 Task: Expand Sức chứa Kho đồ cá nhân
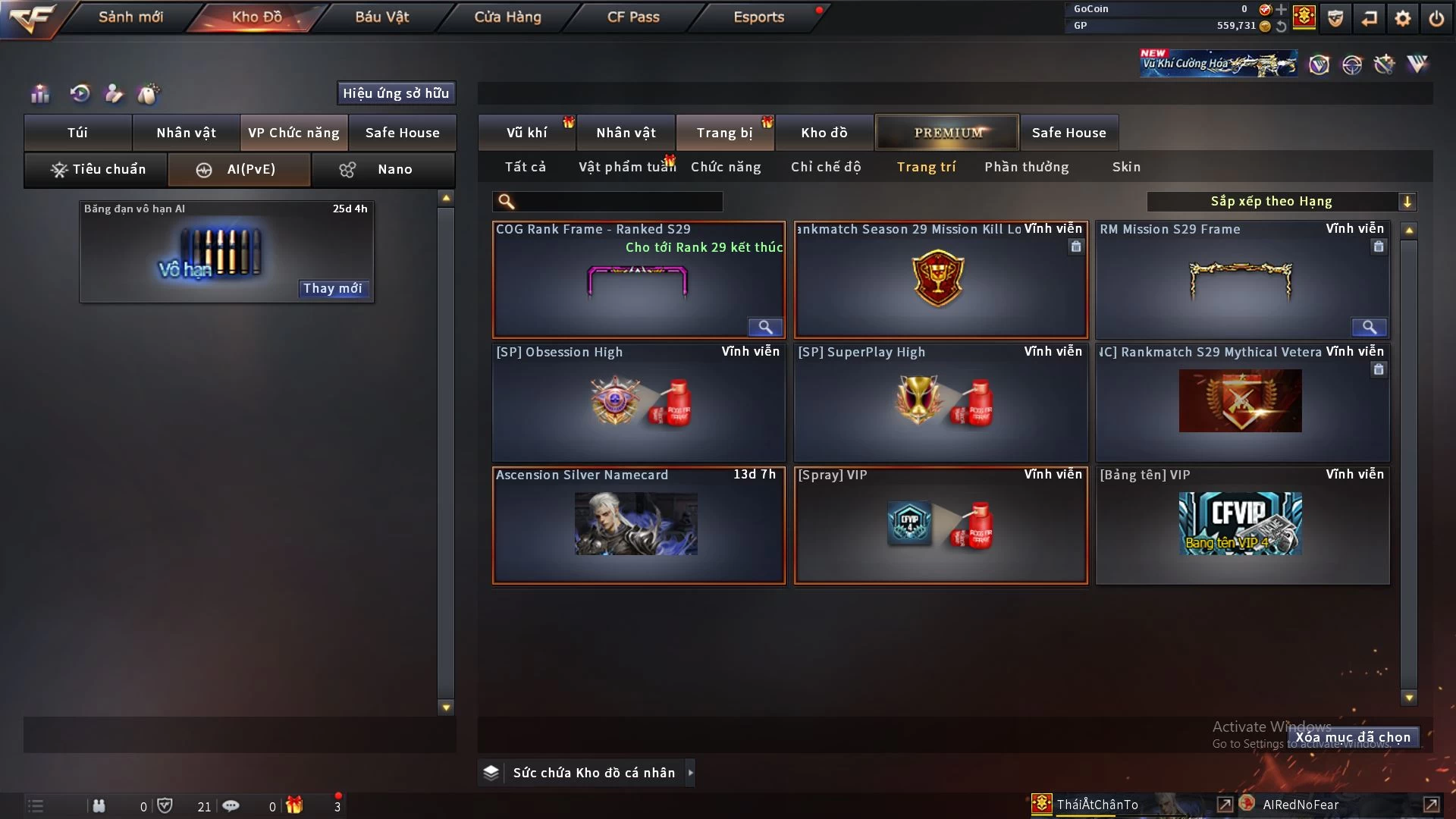click(x=690, y=773)
